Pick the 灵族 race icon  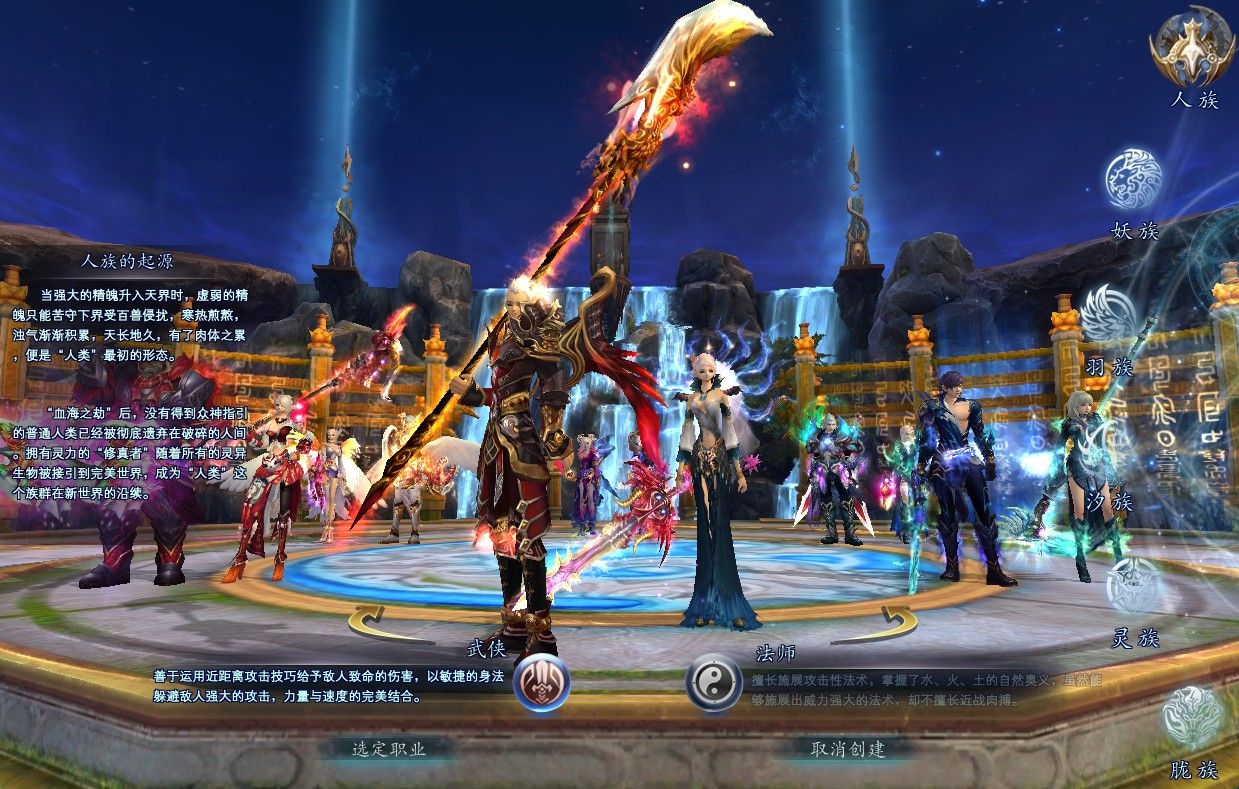point(1135,586)
